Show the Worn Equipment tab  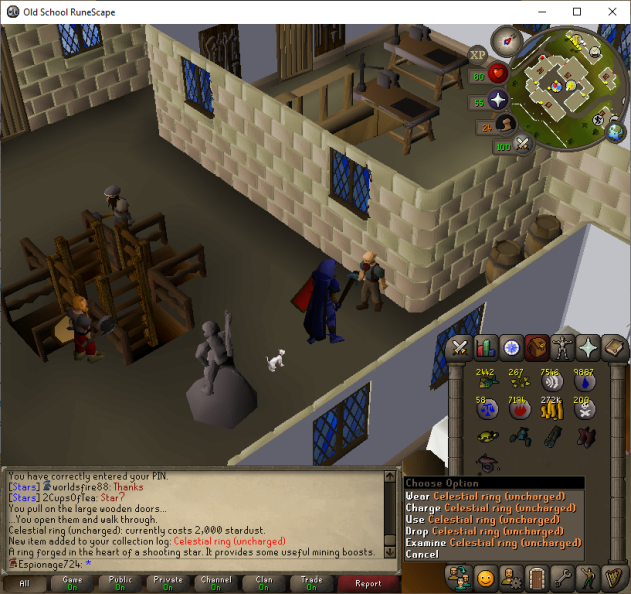(x=562, y=348)
